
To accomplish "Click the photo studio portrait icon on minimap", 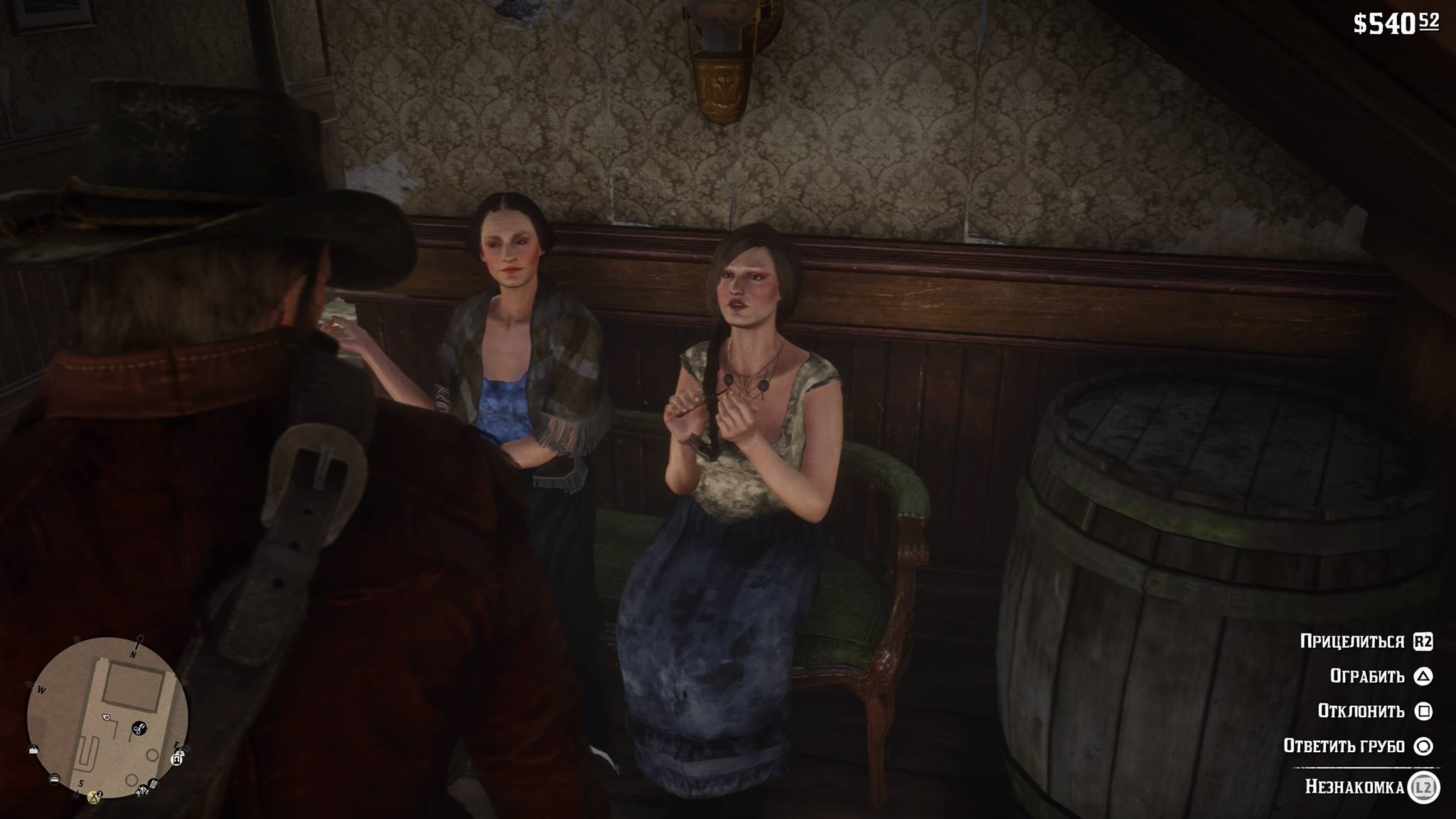I will [176, 759].
